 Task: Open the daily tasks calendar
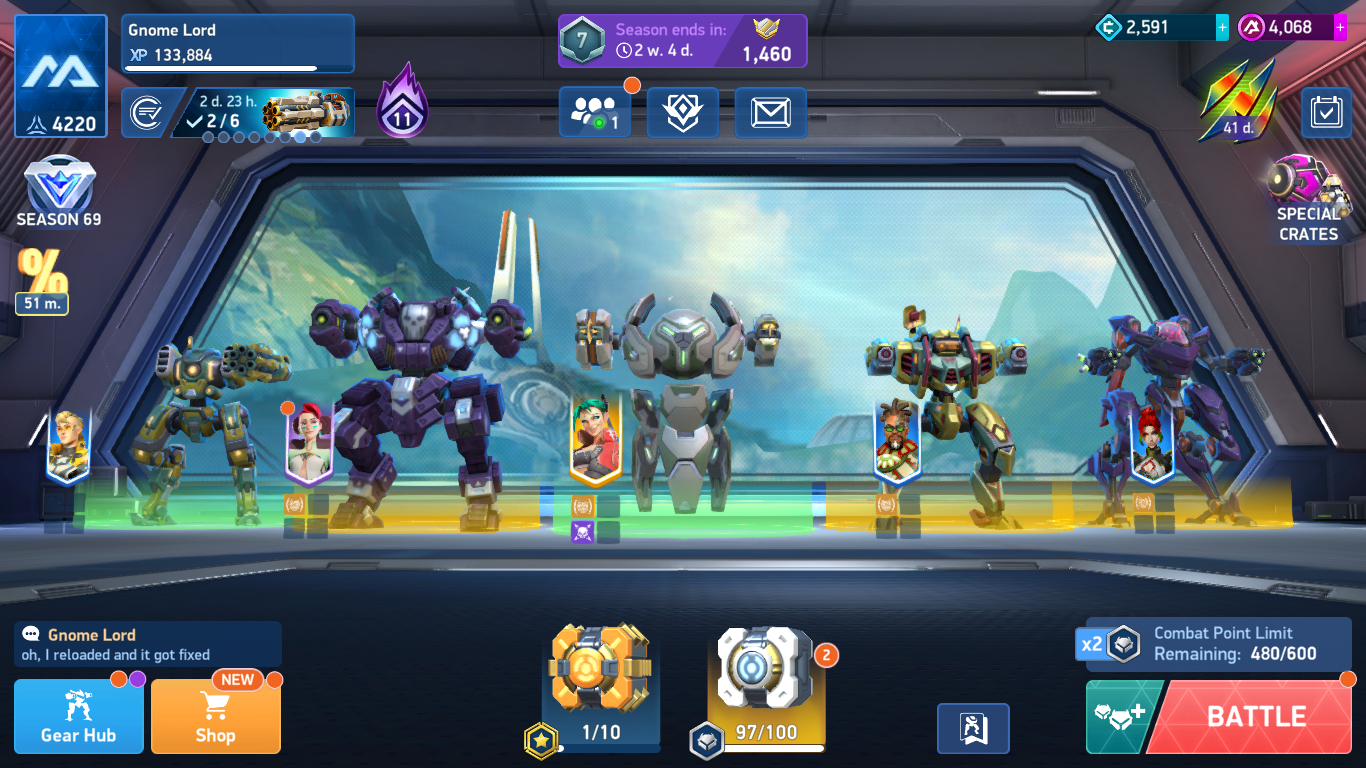coord(1326,113)
